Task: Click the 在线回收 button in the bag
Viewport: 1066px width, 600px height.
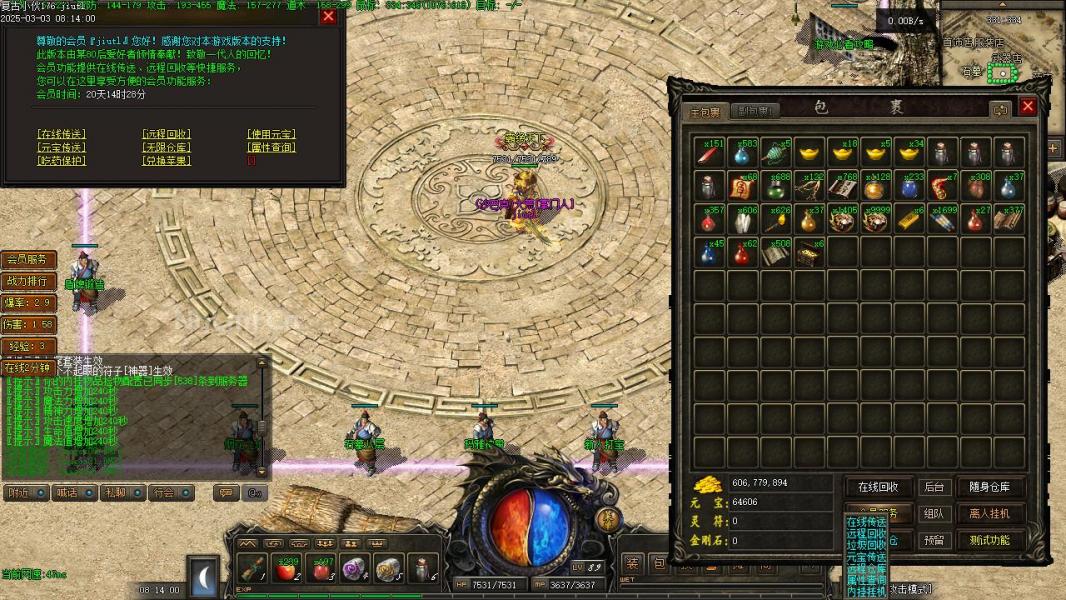Action: coord(878,487)
